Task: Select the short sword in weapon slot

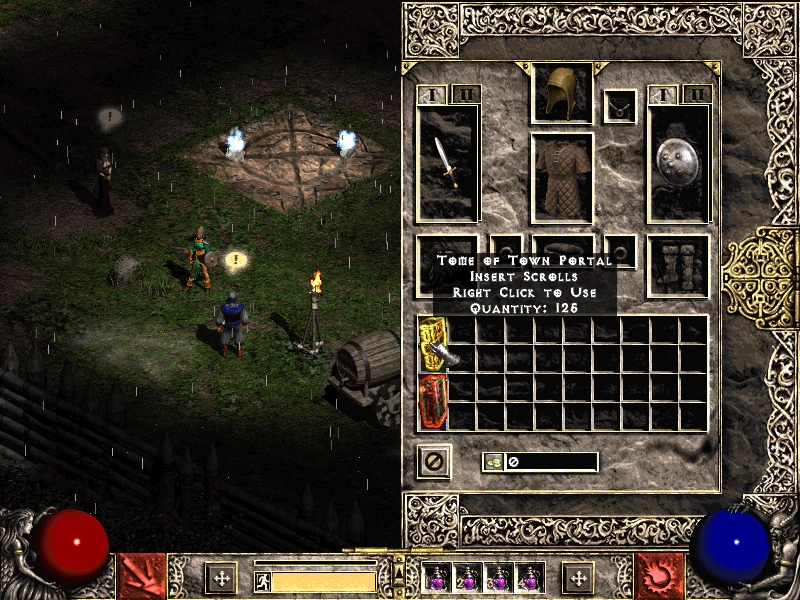Action: click(x=447, y=163)
